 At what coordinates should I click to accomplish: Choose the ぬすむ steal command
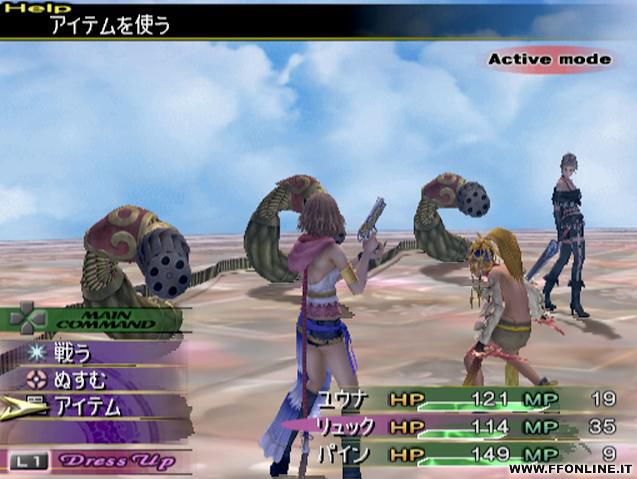(80, 379)
